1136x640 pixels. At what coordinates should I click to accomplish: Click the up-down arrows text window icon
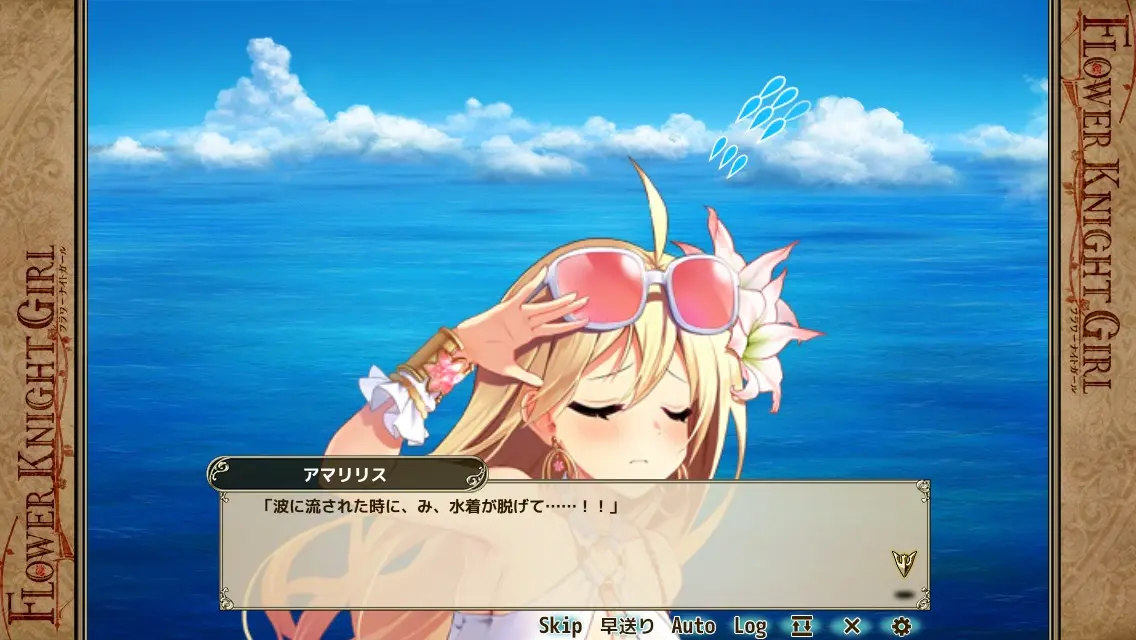pyautogui.click(x=802, y=626)
